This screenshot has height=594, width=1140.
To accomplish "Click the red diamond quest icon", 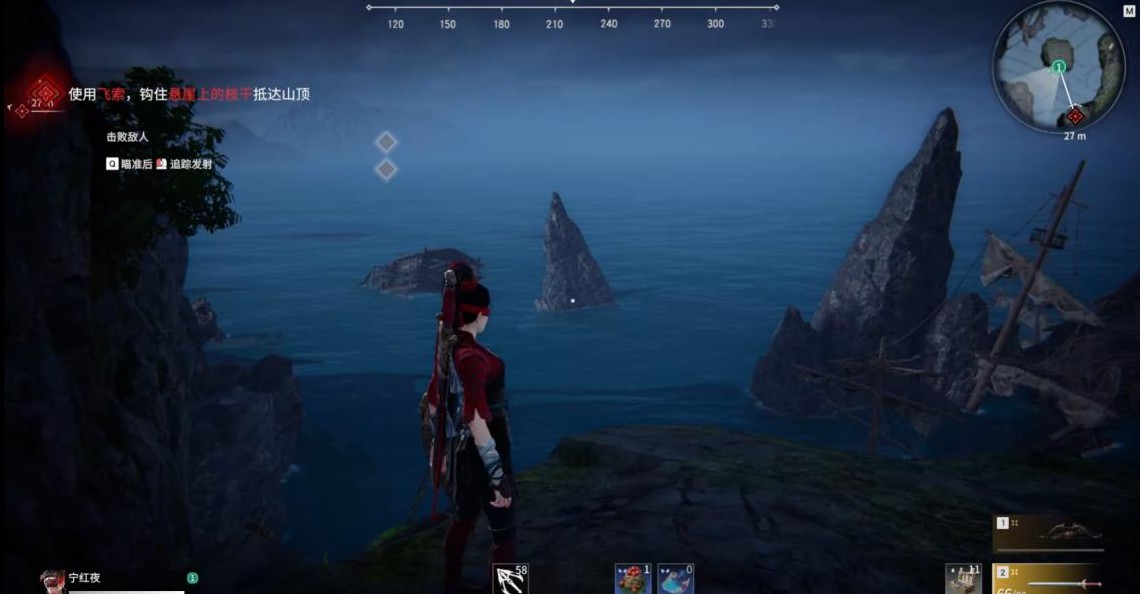I will pos(43,94).
